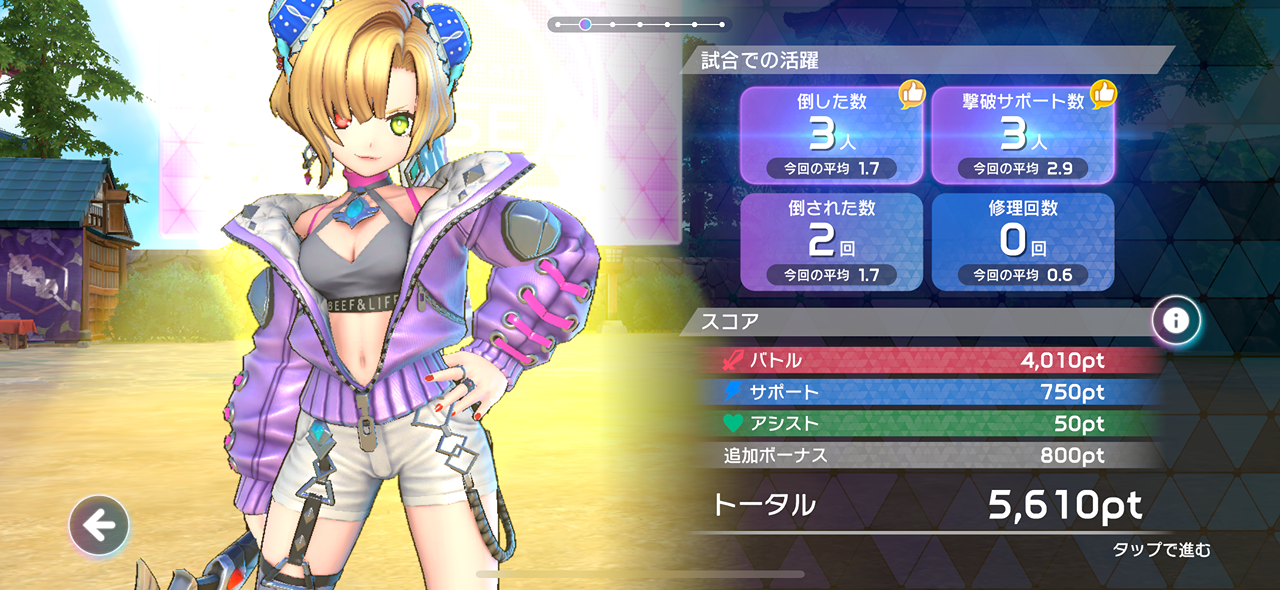Go back with the arrow button
The height and width of the screenshot is (590, 1280).
pyautogui.click(x=99, y=524)
